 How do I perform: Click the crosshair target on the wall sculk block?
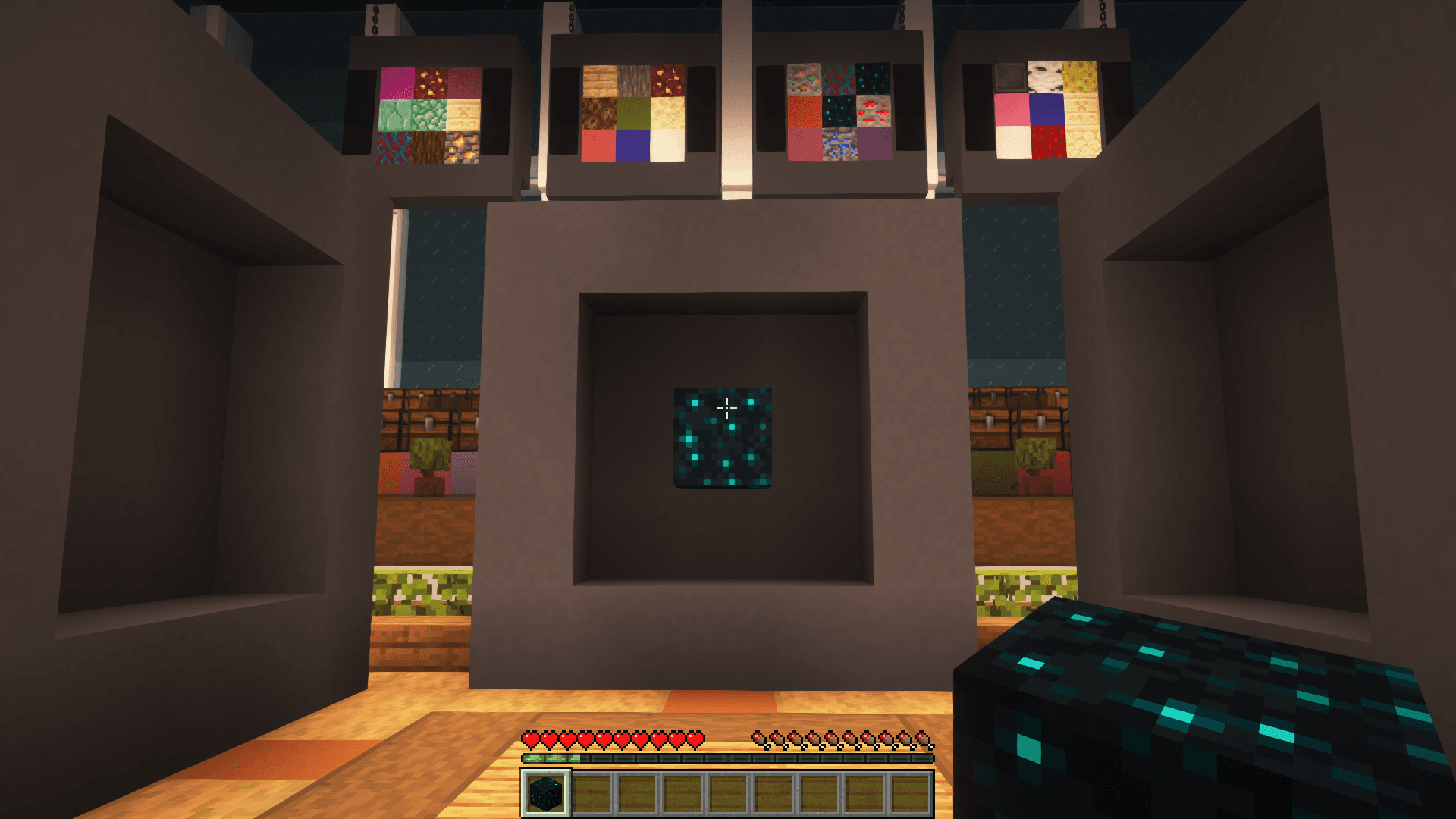coord(726,408)
